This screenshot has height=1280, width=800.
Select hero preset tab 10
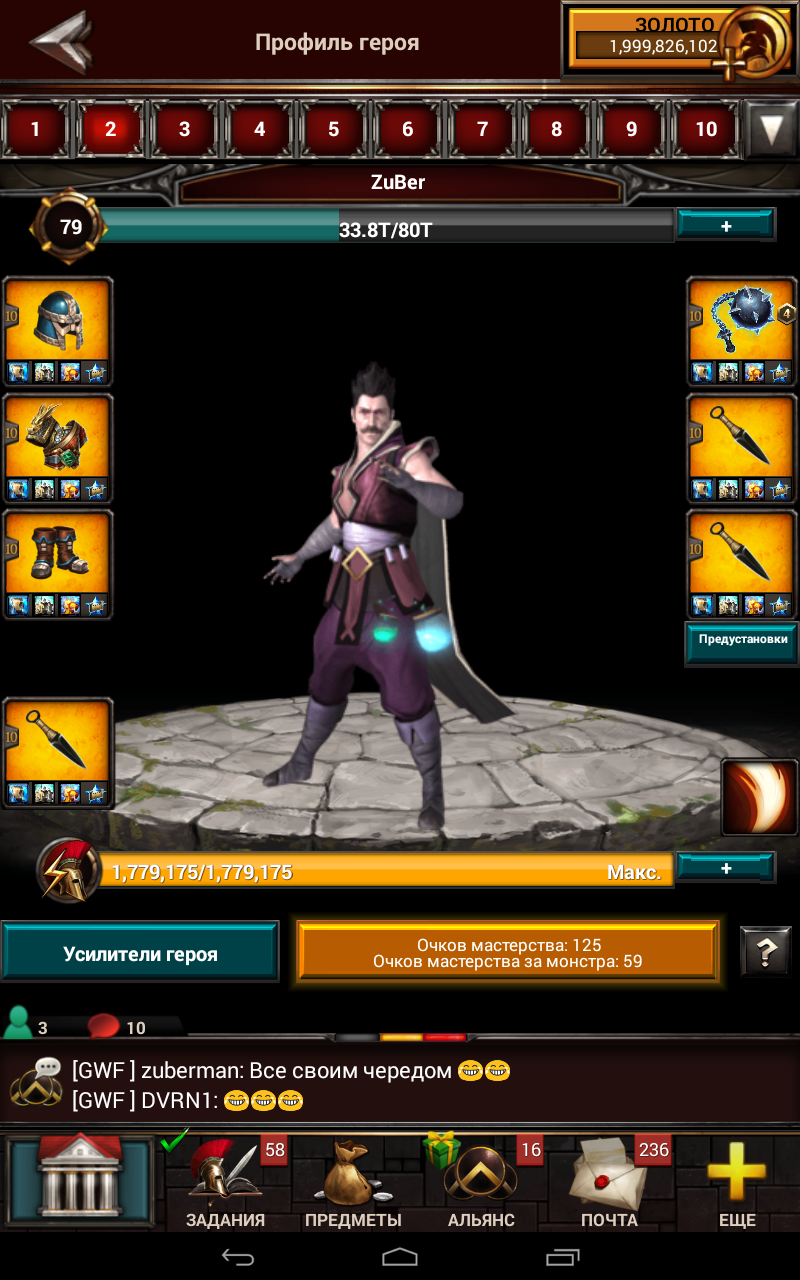coord(706,129)
